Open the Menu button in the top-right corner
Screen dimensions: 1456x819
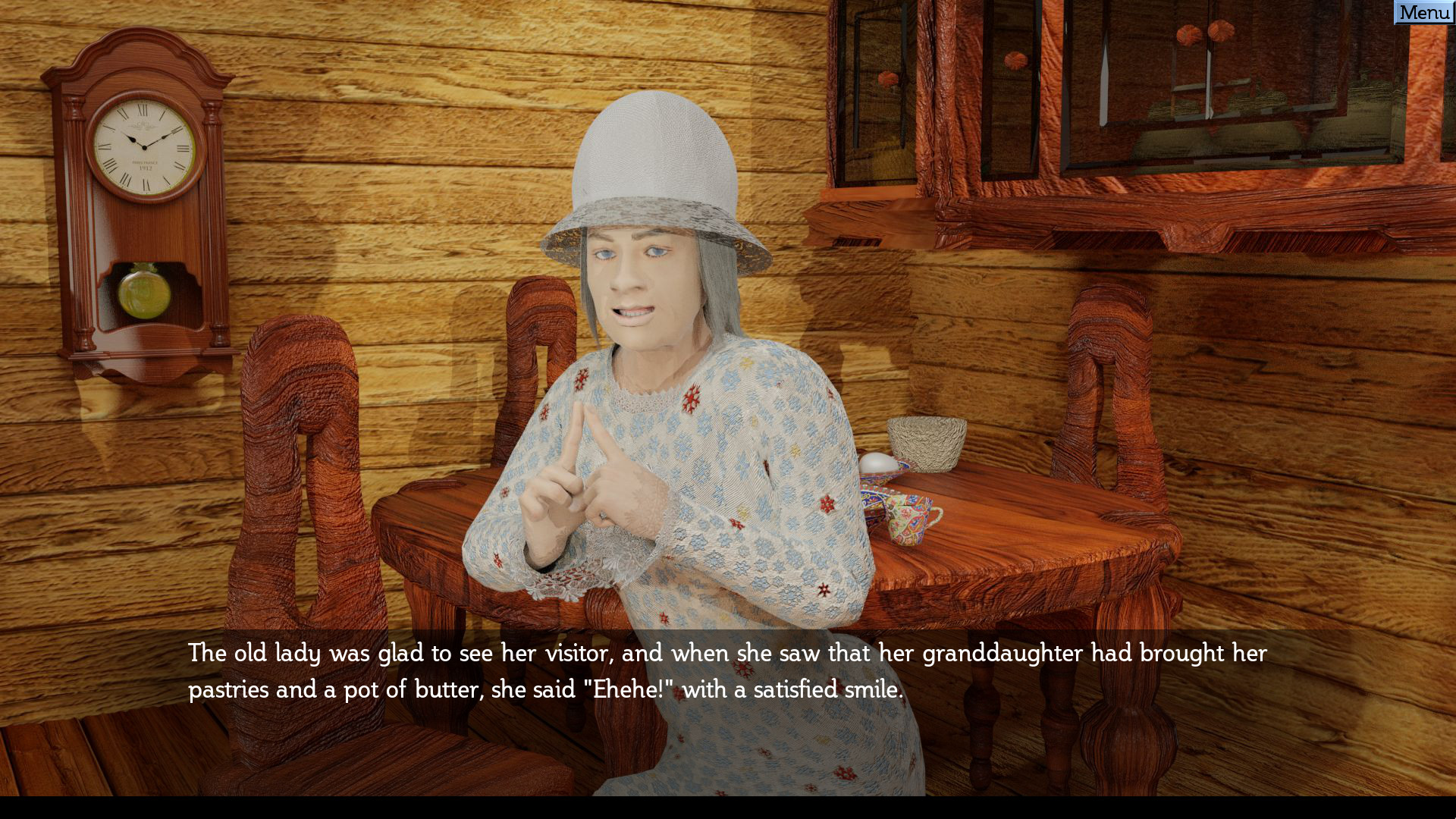click(1424, 11)
